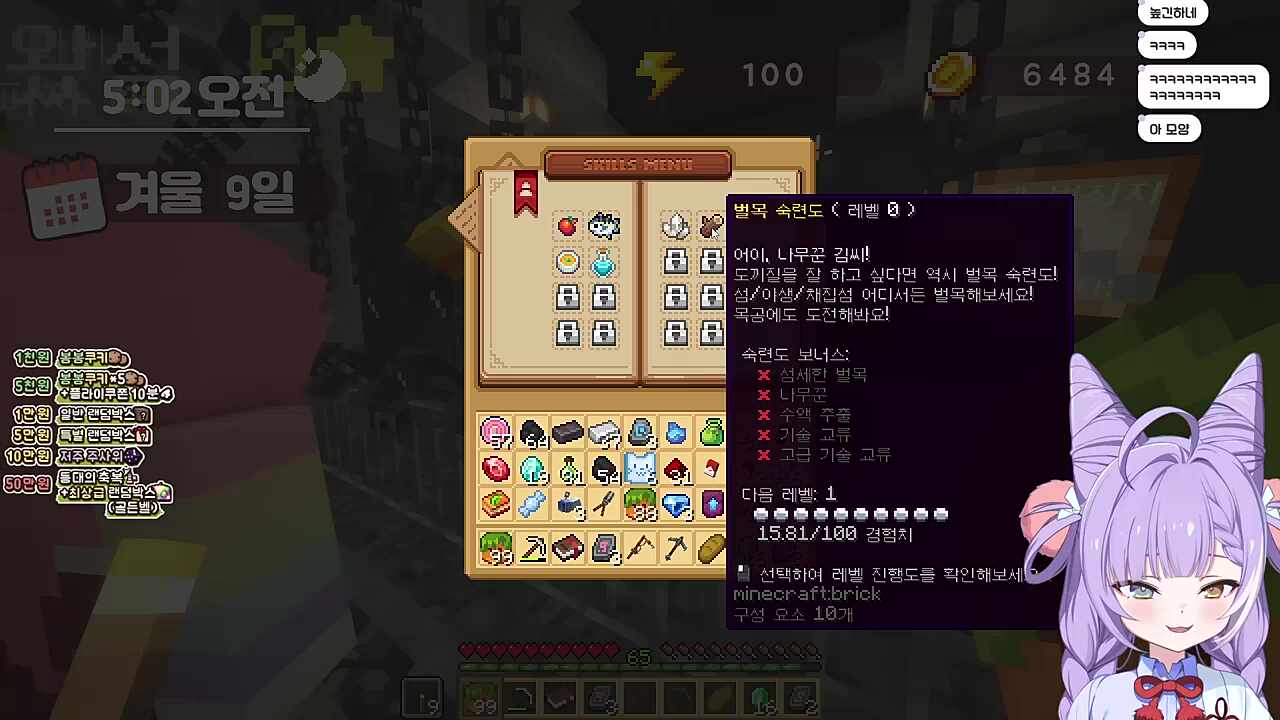Click the cat face item in inventory
Viewport: 1280px width, 720px height.
click(639, 467)
